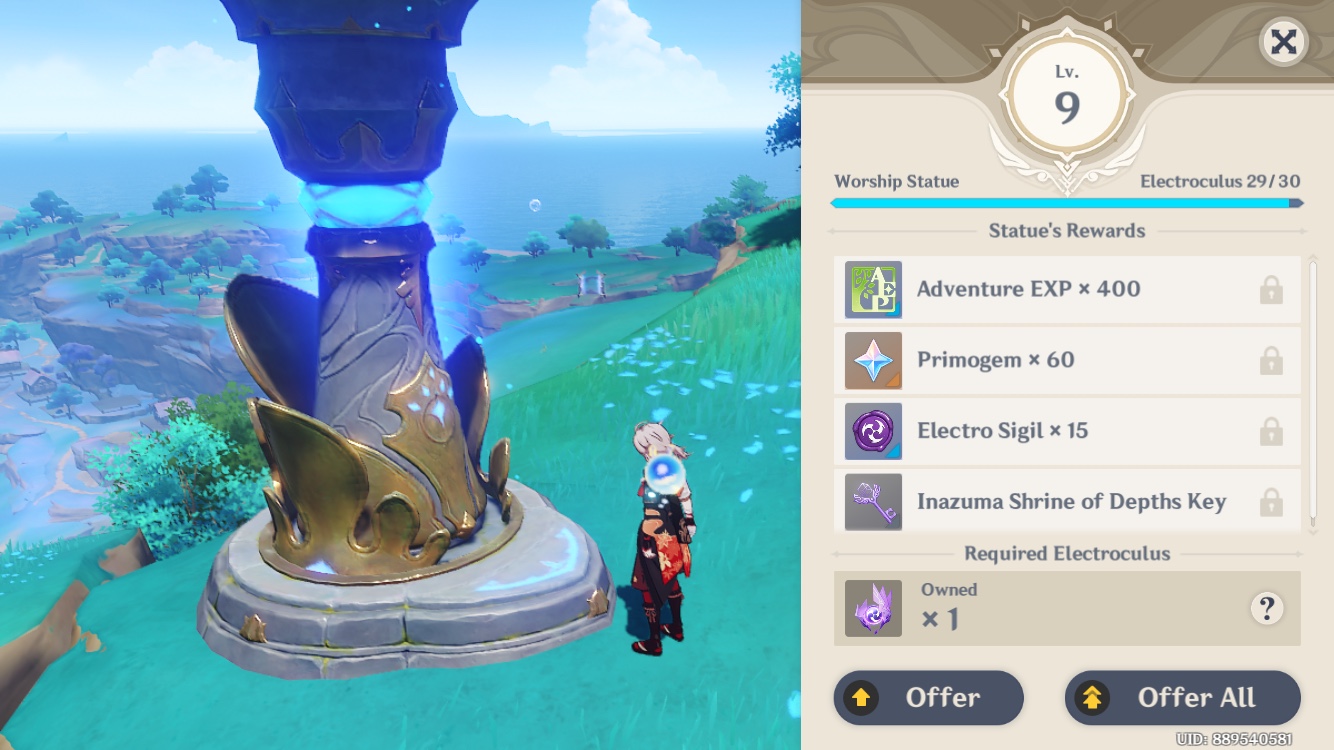Click the Electro Sigil reward icon
Viewport: 1334px width, 750px height.
coord(874,431)
